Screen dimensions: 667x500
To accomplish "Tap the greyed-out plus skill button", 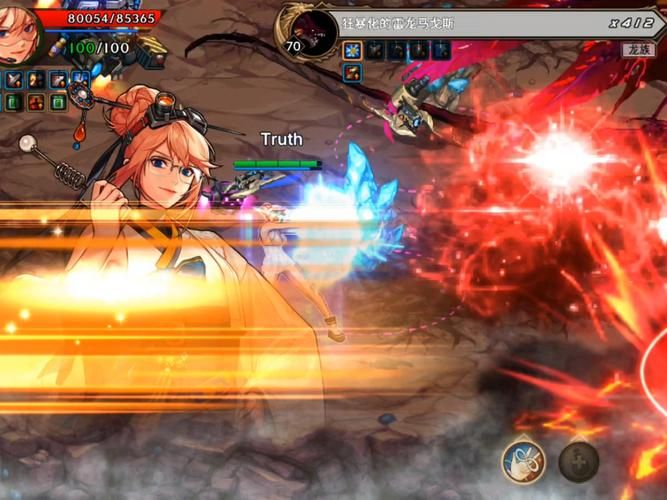I will pos(578,462).
